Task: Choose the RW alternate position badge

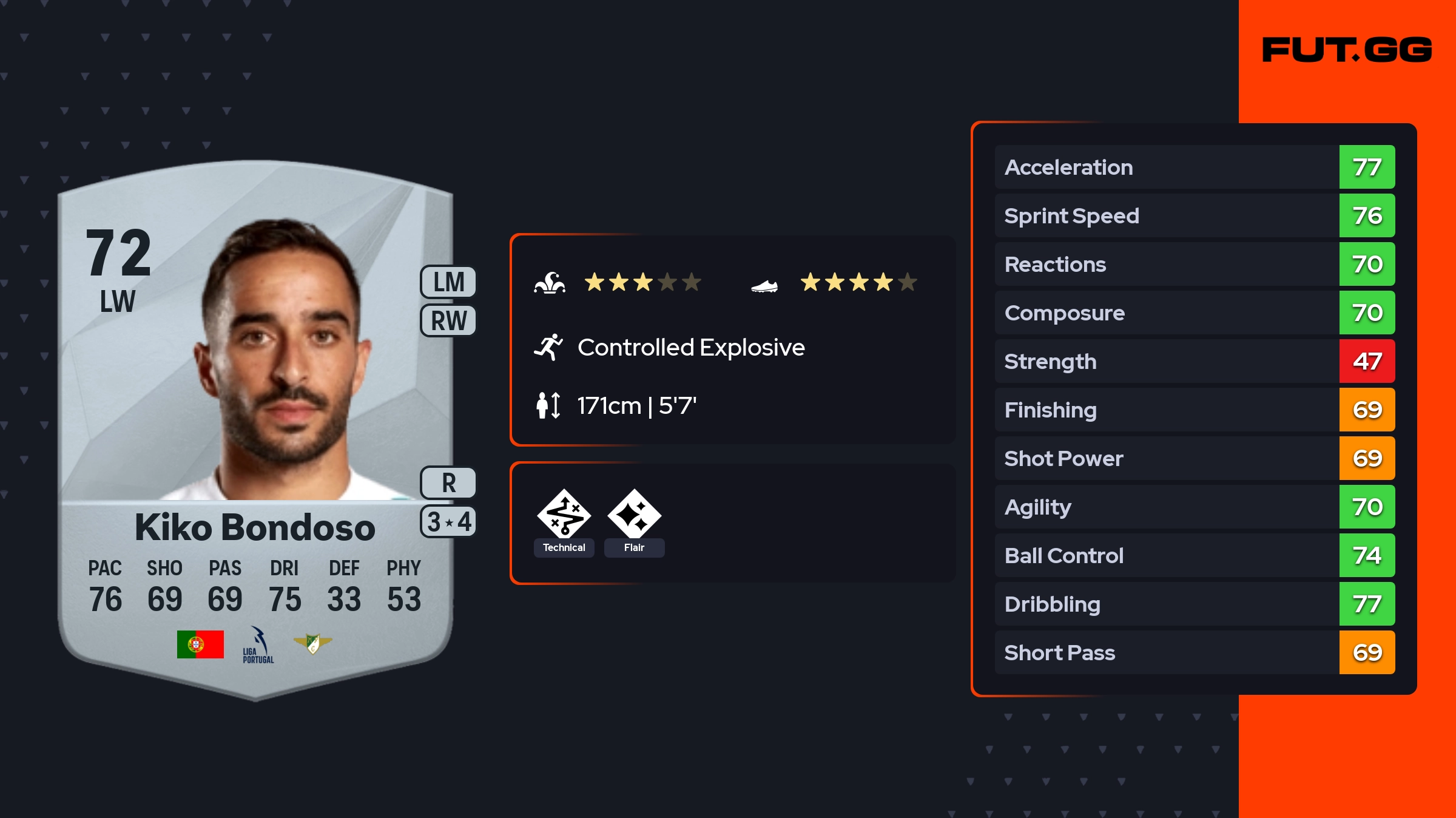Action: point(448,320)
